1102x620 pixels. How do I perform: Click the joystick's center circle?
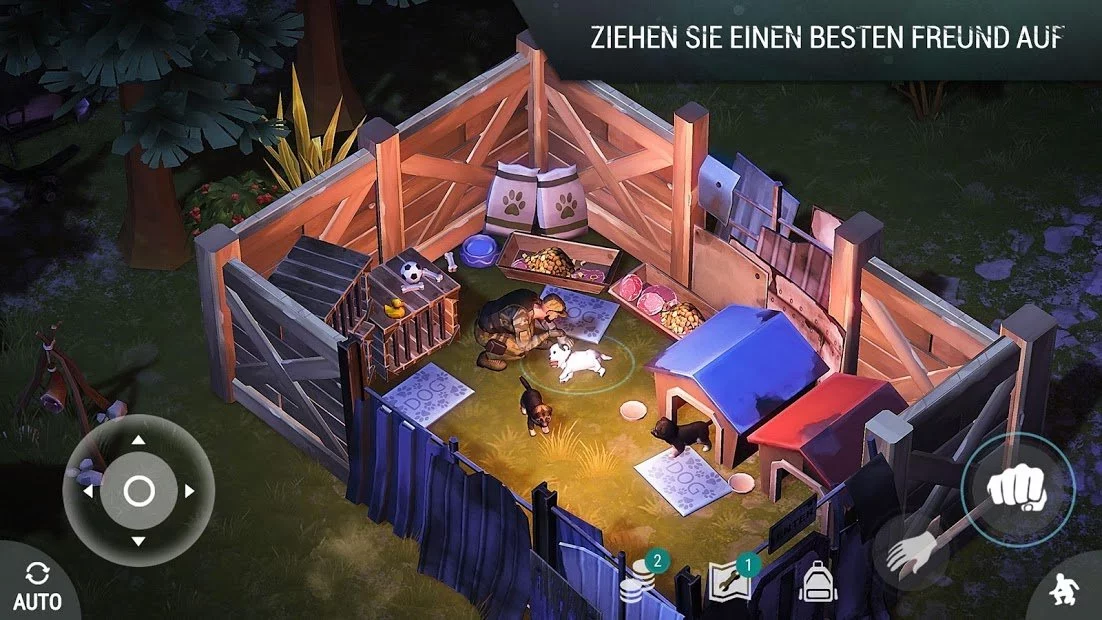tap(138, 491)
